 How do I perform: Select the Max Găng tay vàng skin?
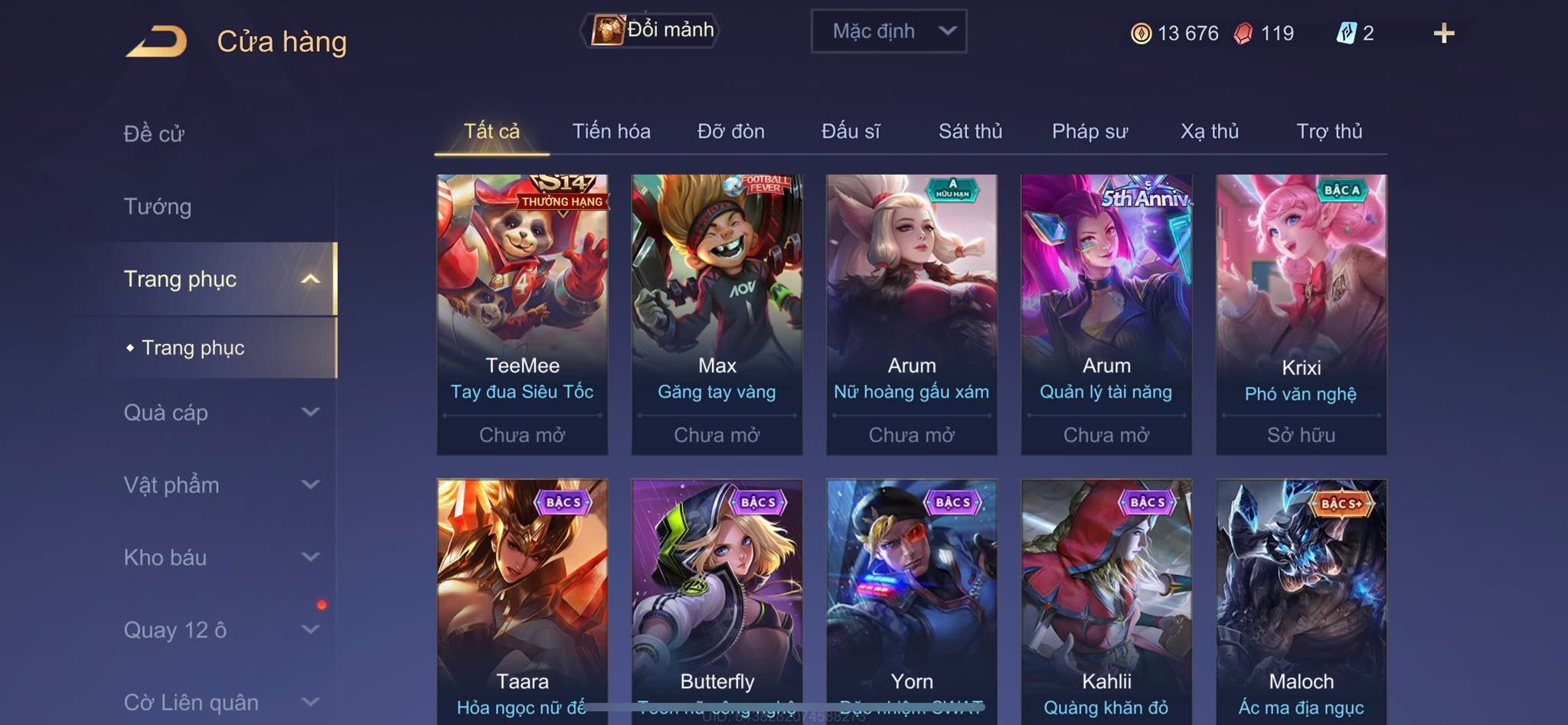pyautogui.click(x=717, y=314)
